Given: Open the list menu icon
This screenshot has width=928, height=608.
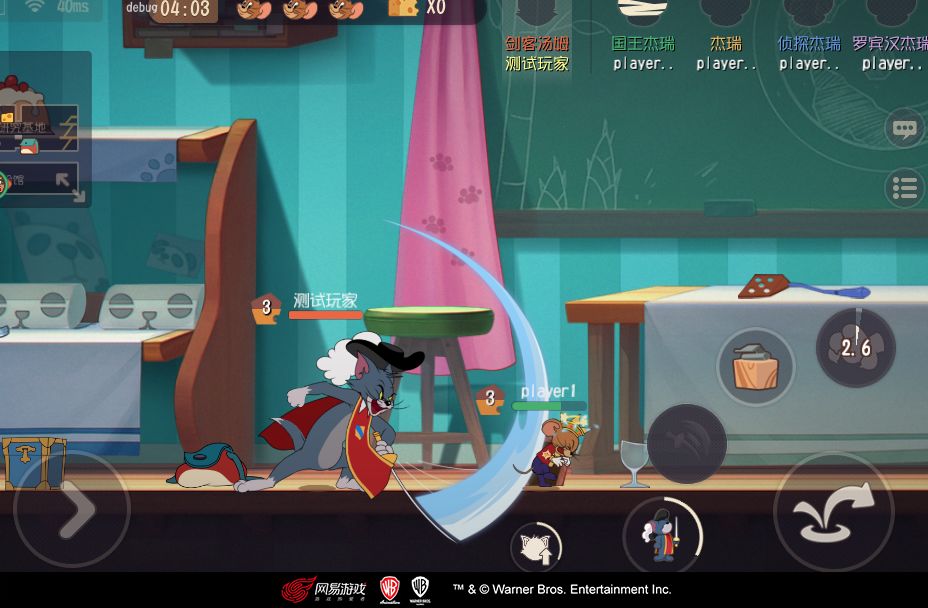Looking at the screenshot, I should click(904, 188).
